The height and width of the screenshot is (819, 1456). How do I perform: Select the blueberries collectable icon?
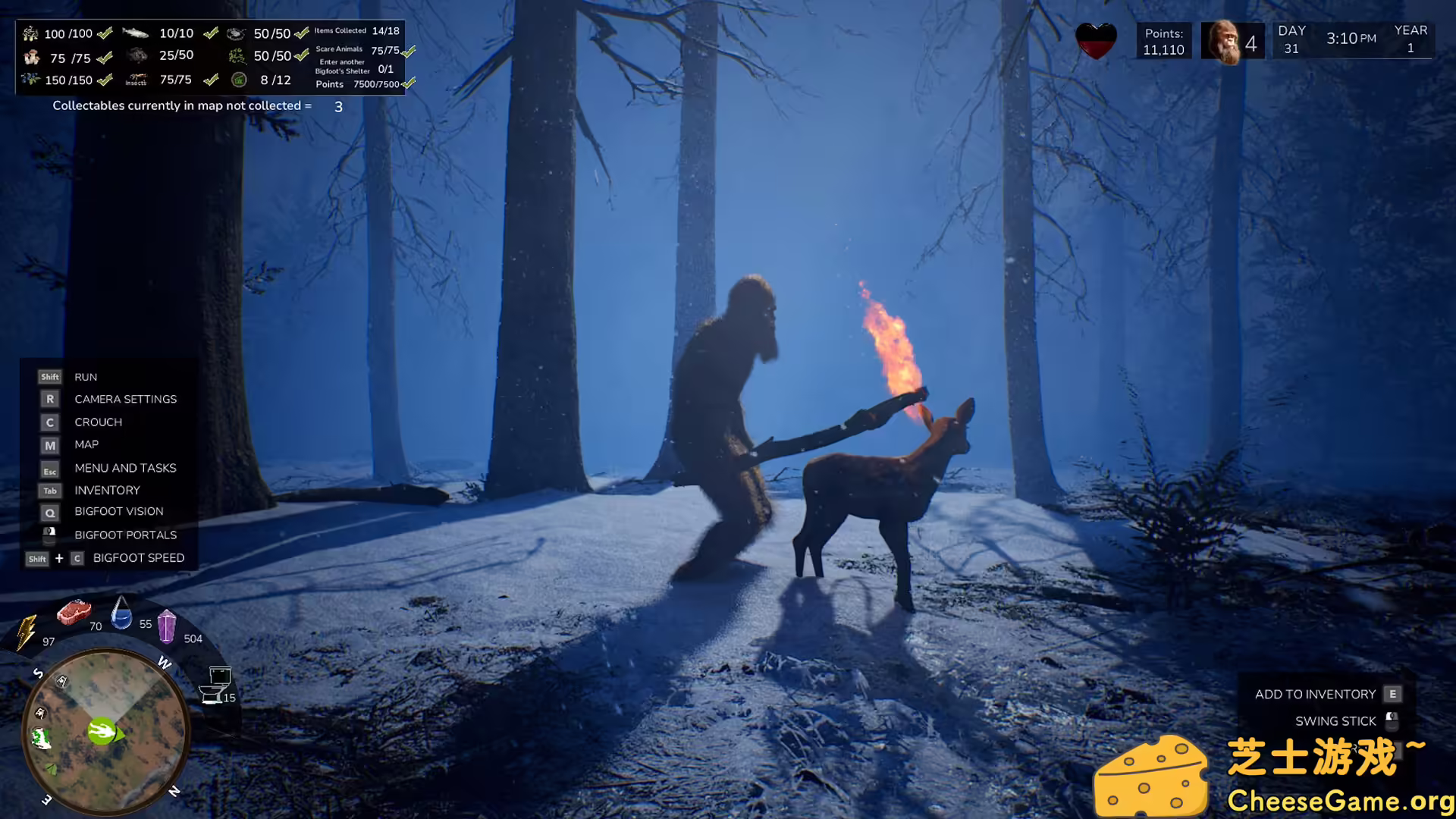click(x=32, y=79)
